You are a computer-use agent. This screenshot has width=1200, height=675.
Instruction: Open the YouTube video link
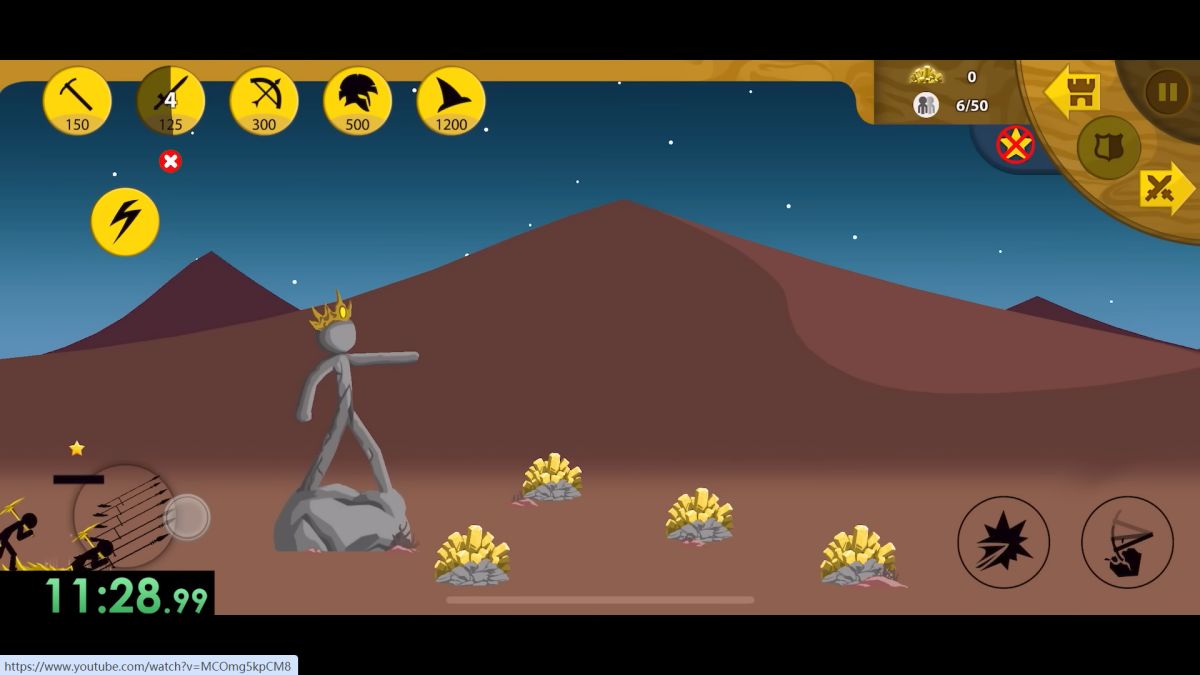[148, 666]
